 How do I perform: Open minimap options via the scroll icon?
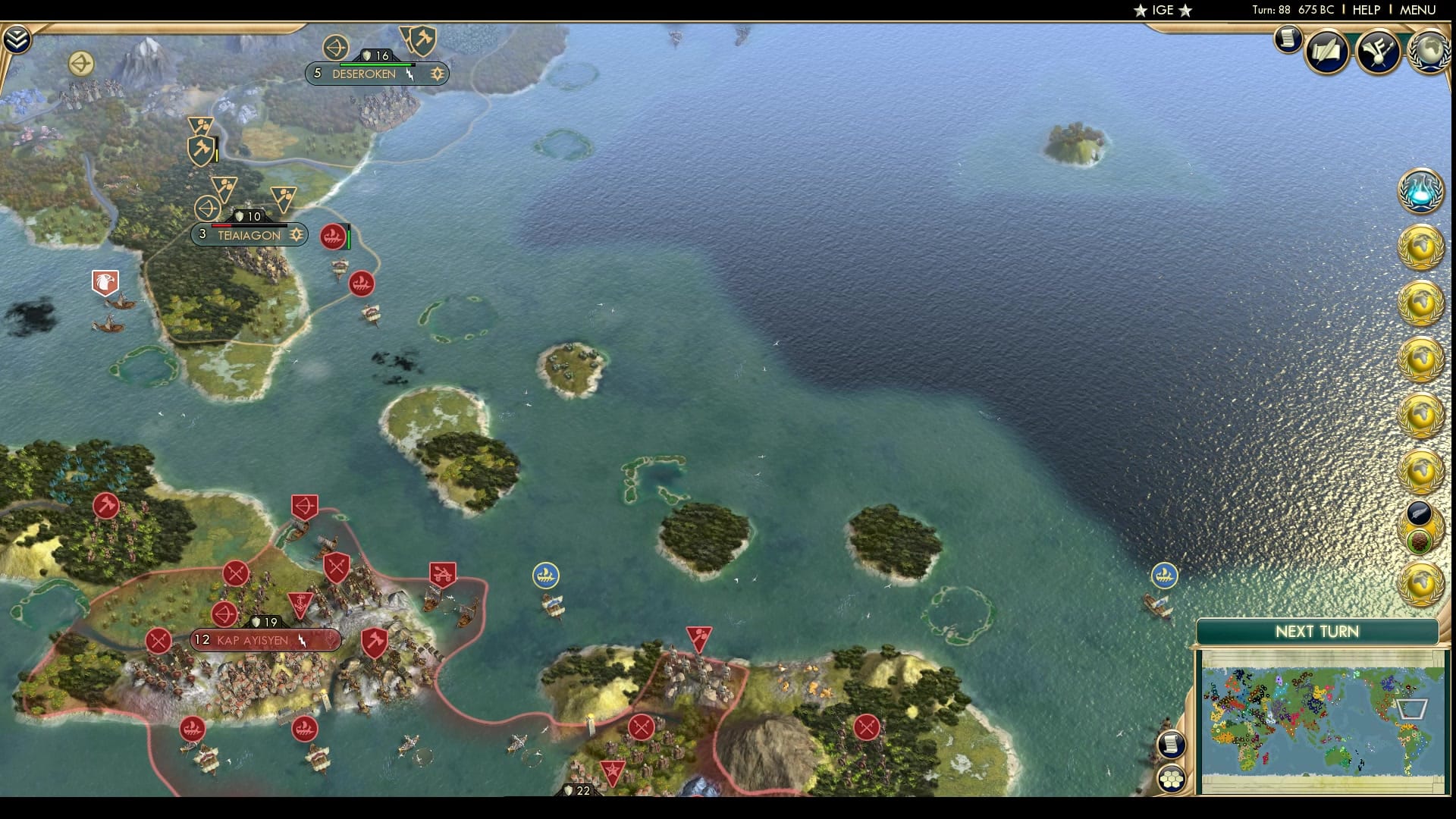[1172, 744]
